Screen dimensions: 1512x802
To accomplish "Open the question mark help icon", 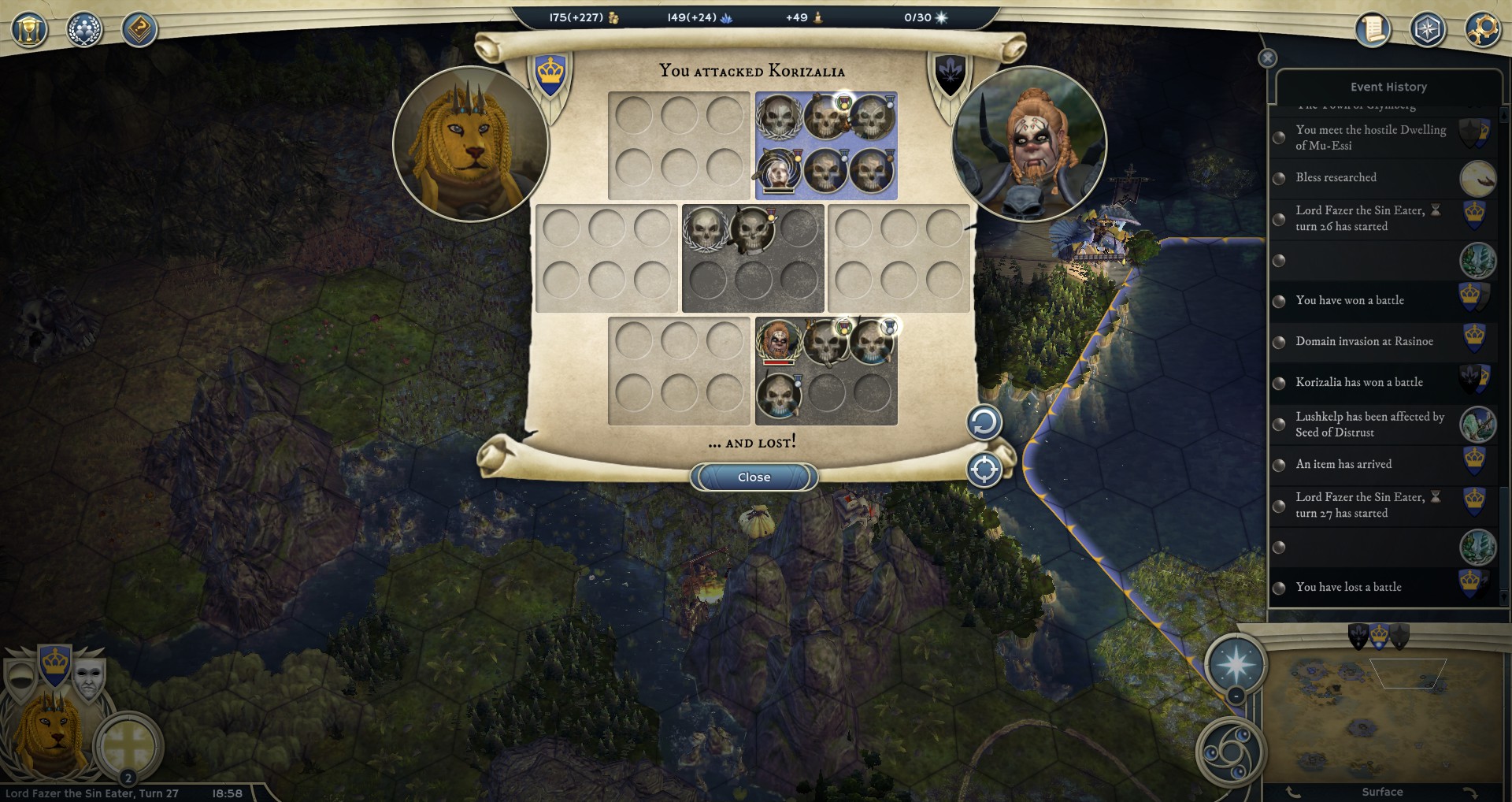I will [x=139, y=30].
